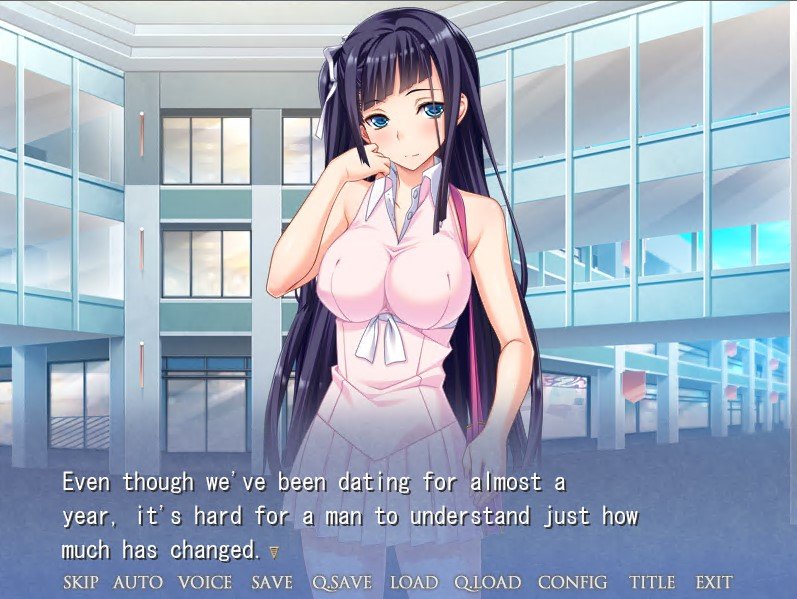Return to the TITLE screen
Screen dimensions: 797x599
[x=652, y=582]
